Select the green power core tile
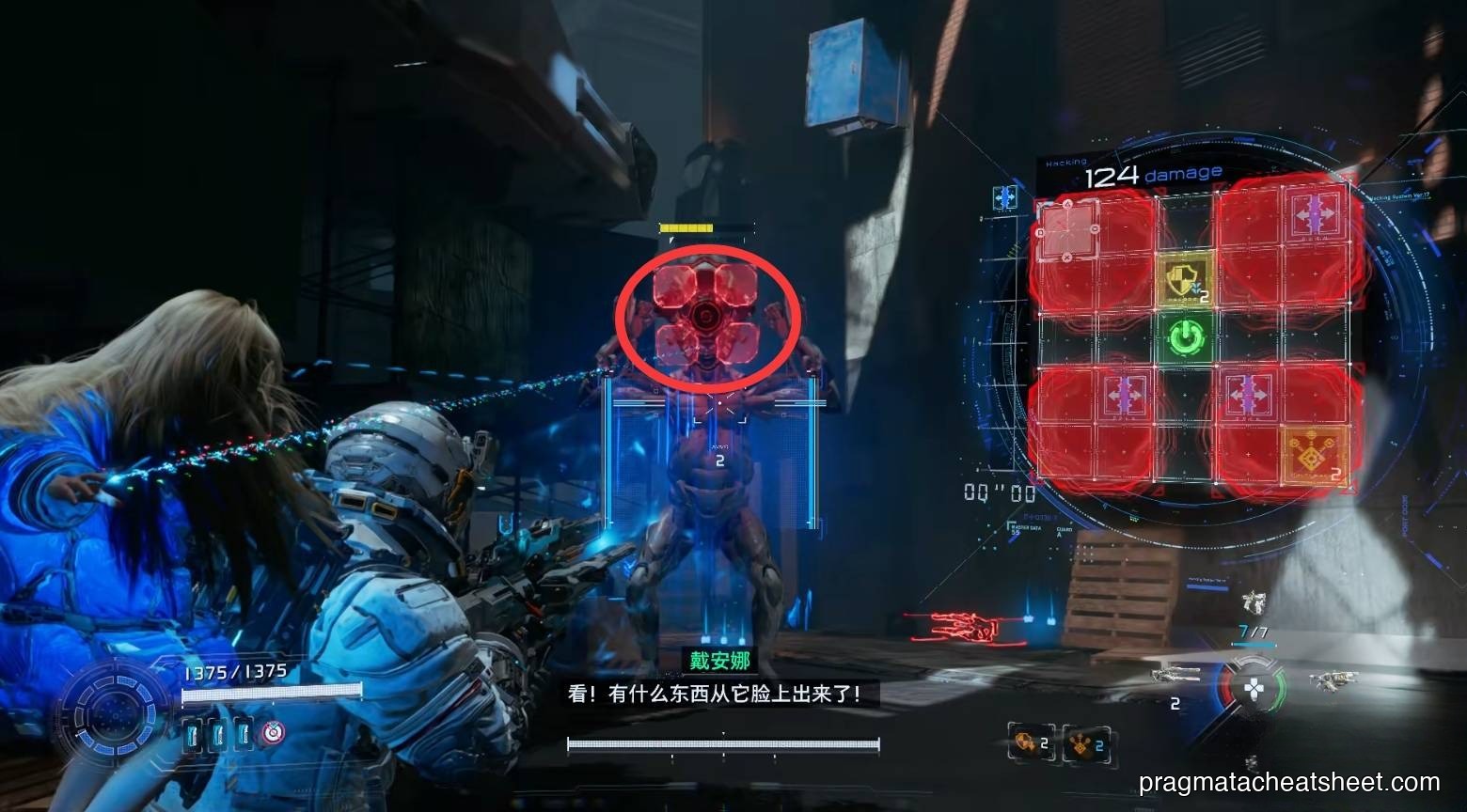The height and width of the screenshot is (812, 1467). pyautogui.click(x=1188, y=336)
